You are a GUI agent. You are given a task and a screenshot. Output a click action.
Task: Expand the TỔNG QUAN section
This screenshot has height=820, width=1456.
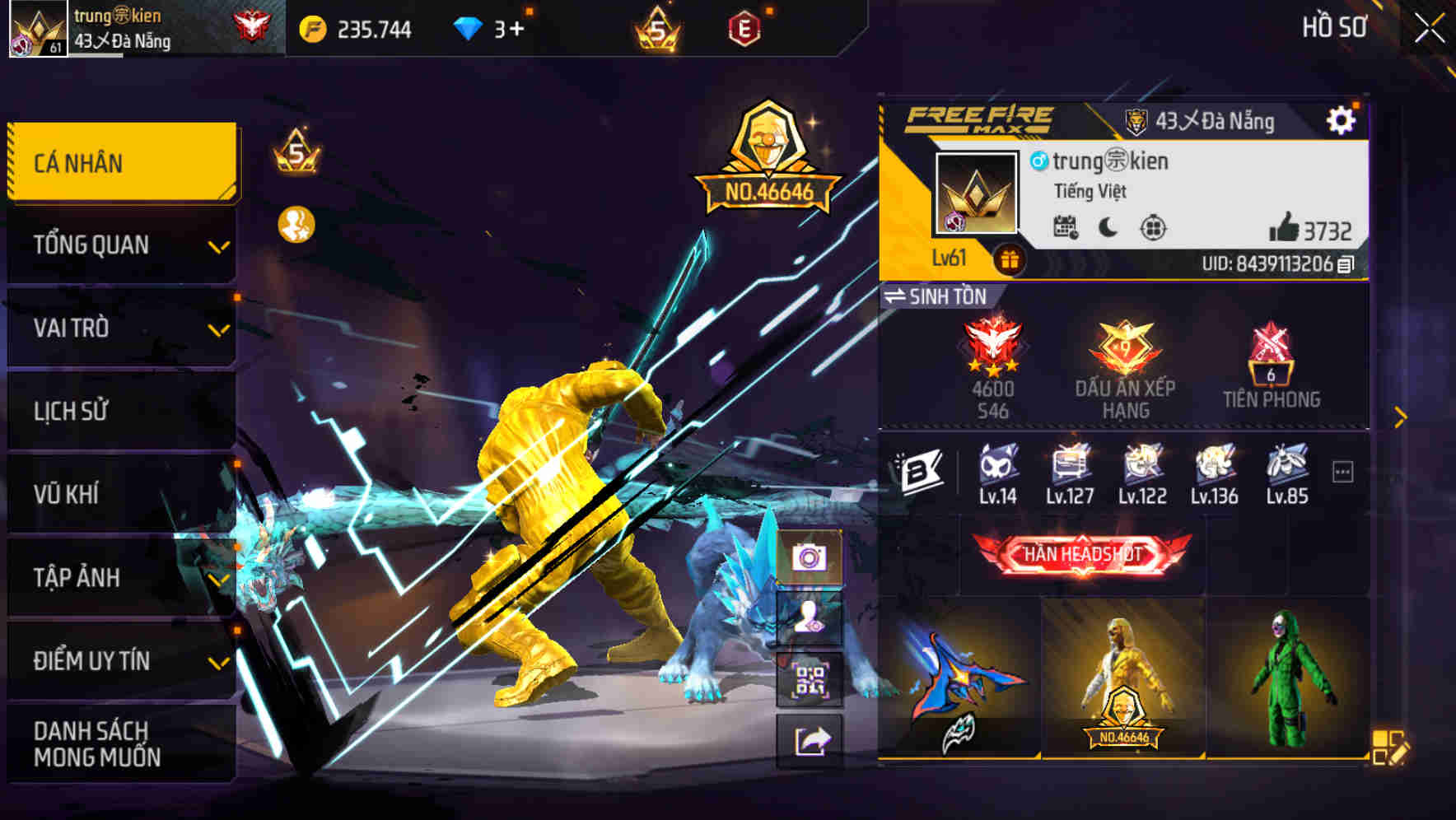coord(122,245)
